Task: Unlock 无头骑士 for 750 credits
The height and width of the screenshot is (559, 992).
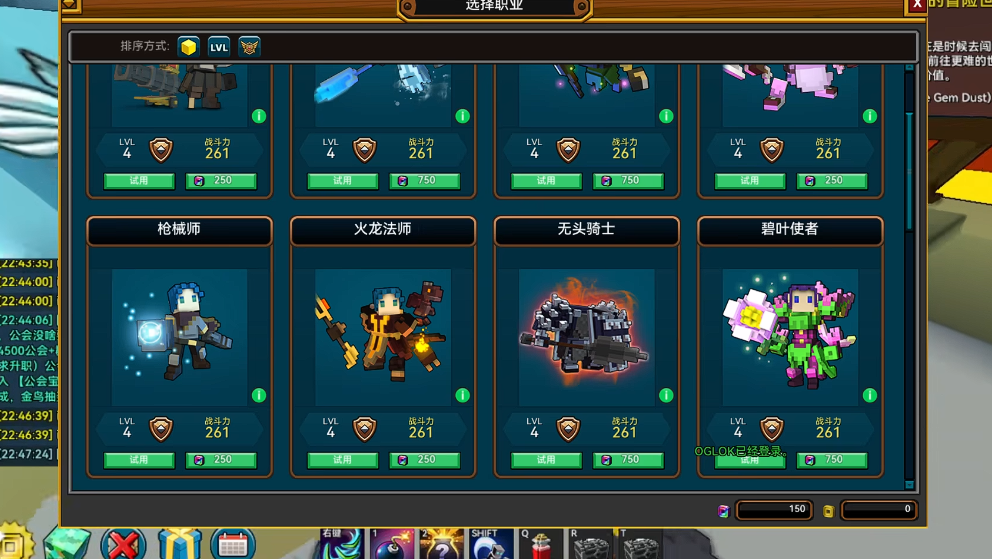Action: tap(628, 460)
